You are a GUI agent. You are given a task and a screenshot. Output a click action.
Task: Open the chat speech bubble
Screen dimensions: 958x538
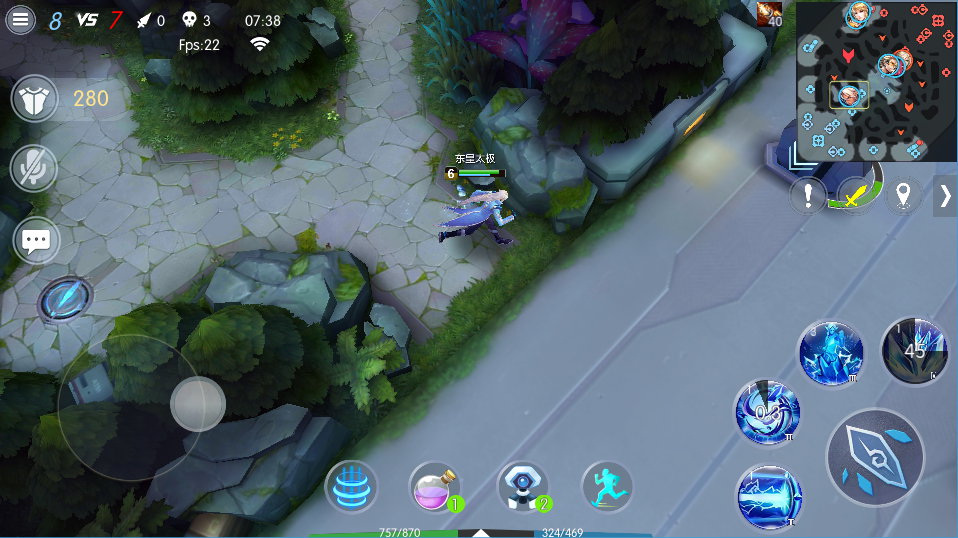point(36,240)
